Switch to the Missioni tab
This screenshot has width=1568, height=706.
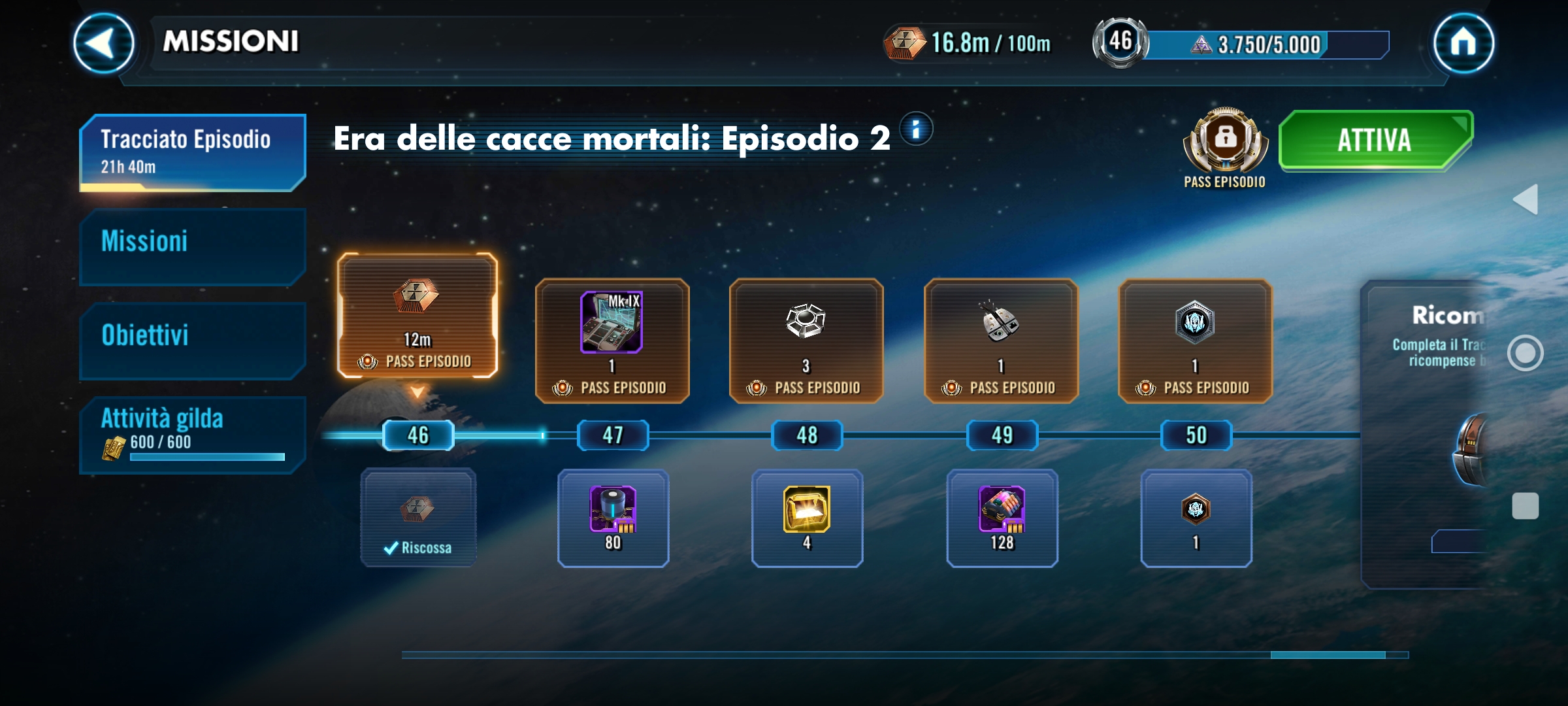tap(192, 246)
